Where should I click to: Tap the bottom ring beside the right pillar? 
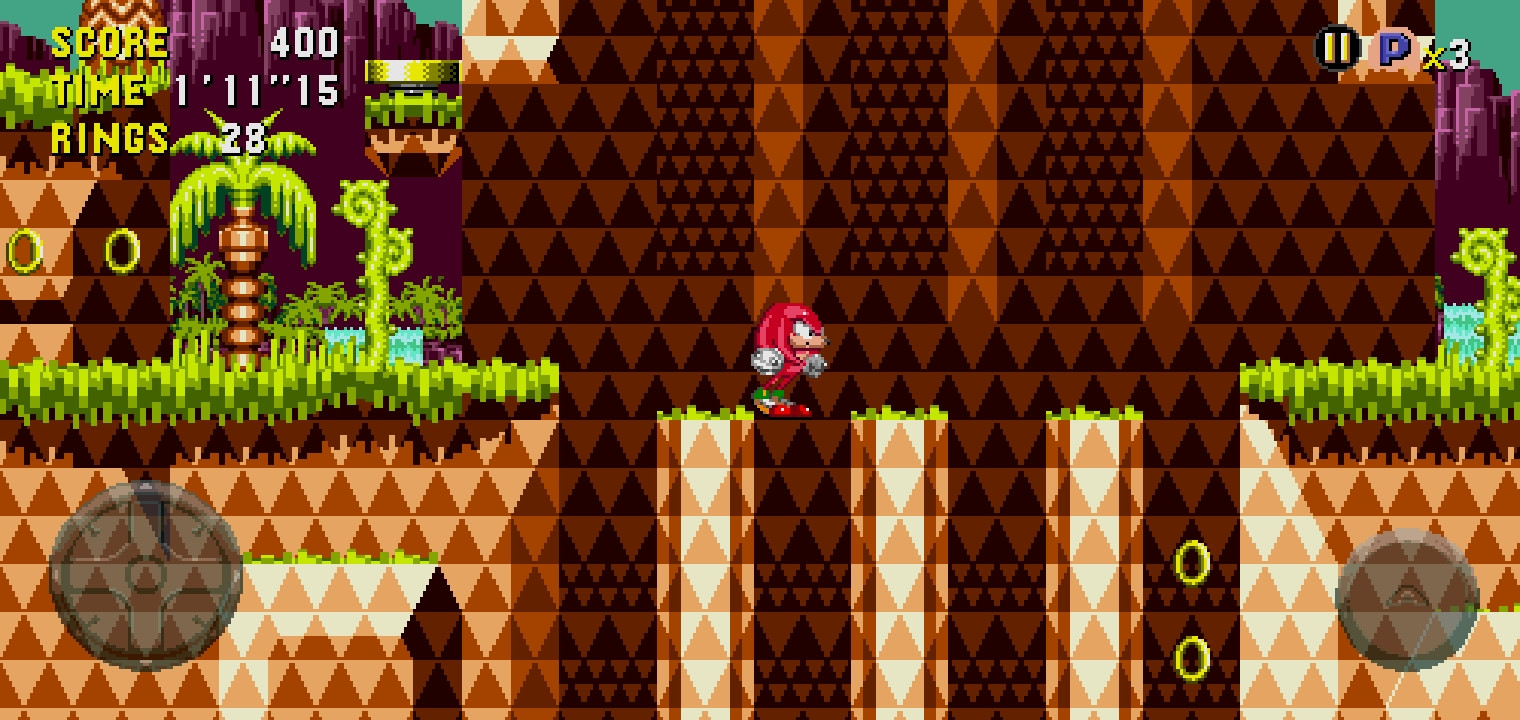tap(1194, 660)
